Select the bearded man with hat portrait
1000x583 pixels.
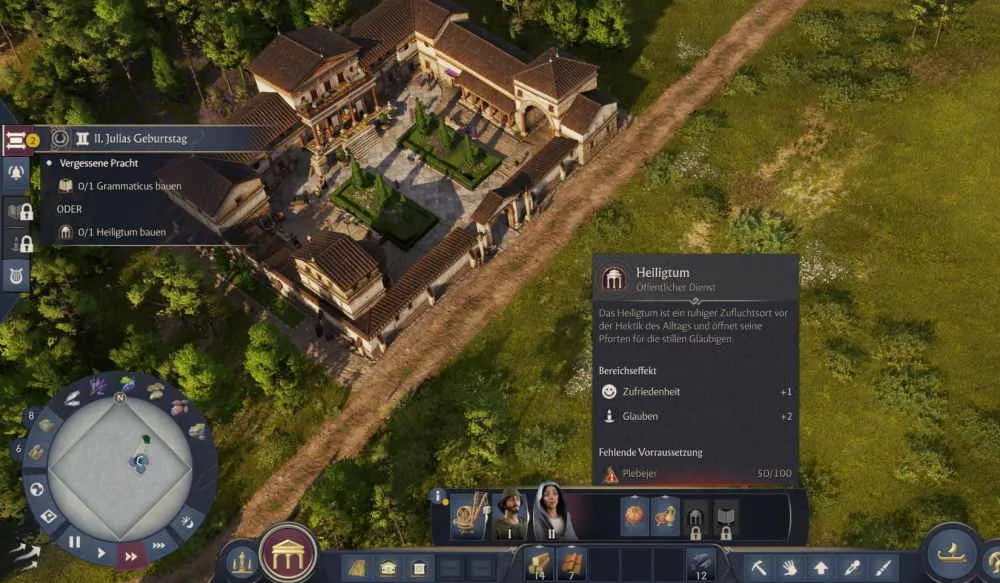click(x=509, y=515)
